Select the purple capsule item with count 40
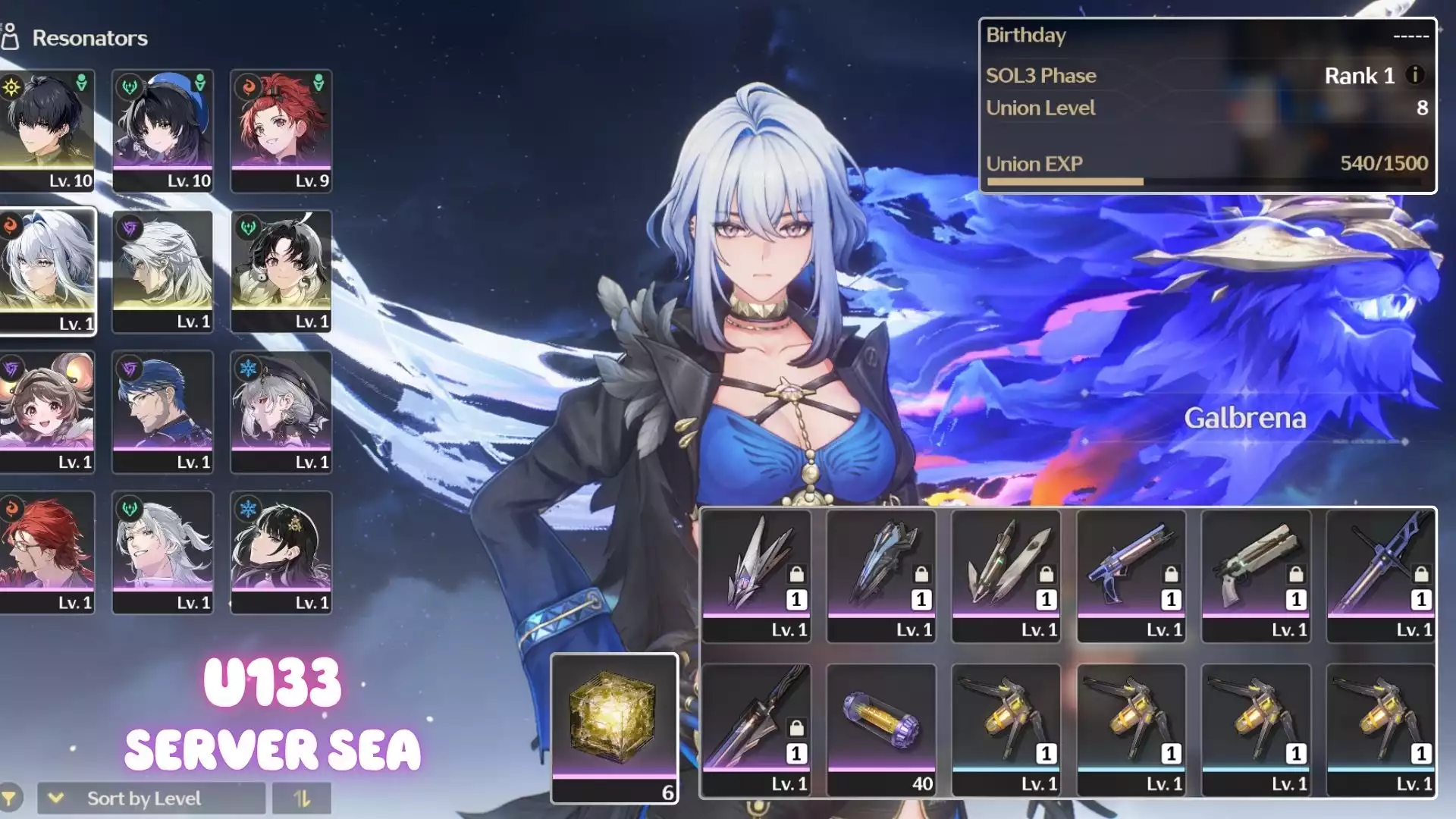 click(x=881, y=730)
